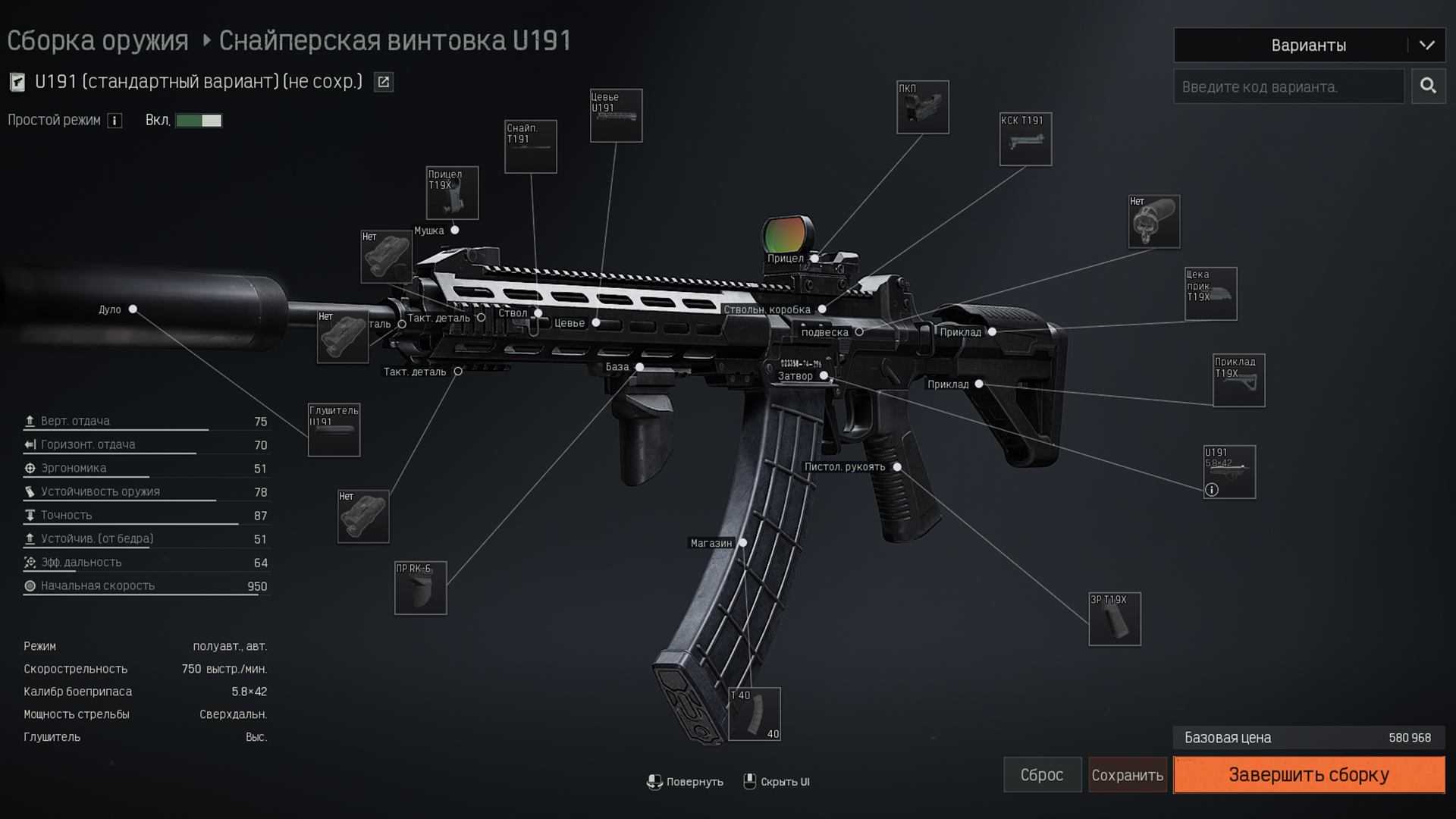Open the ЗР T19X pistol grip slot
This screenshot has height=819, width=1456.
point(1114,620)
